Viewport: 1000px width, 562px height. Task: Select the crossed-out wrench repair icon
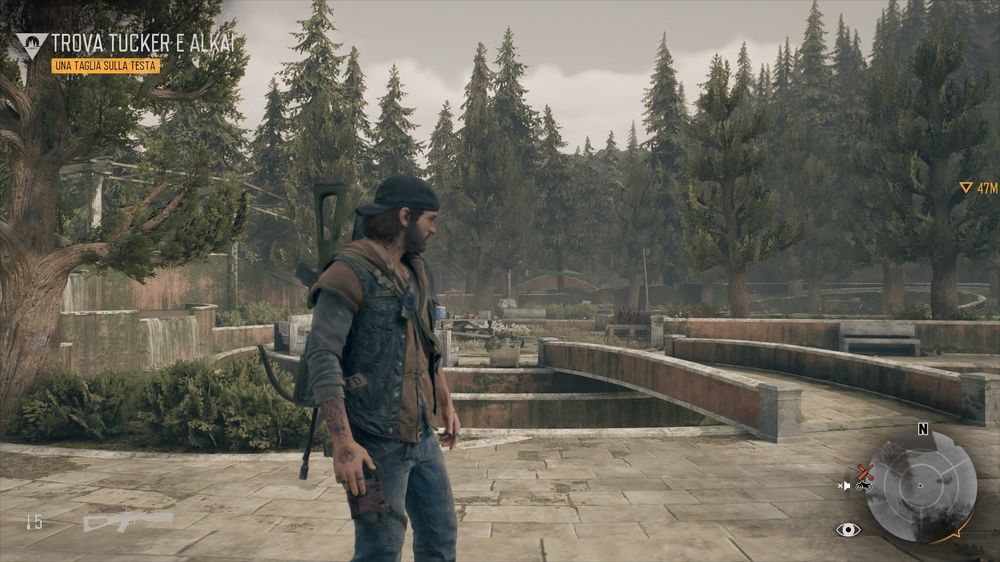[x=865, y=471]
